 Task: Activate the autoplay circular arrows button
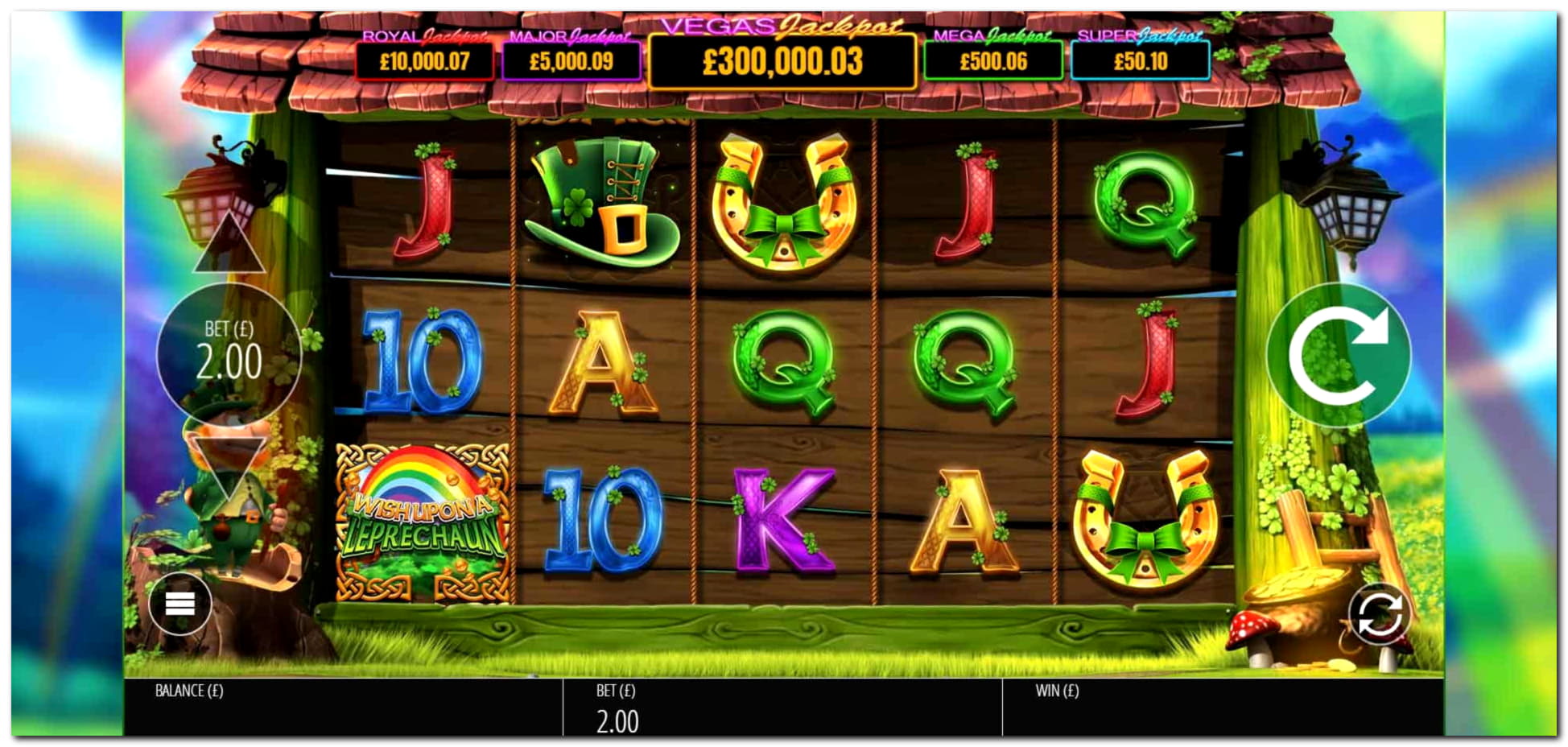[x=1379, y=615]
